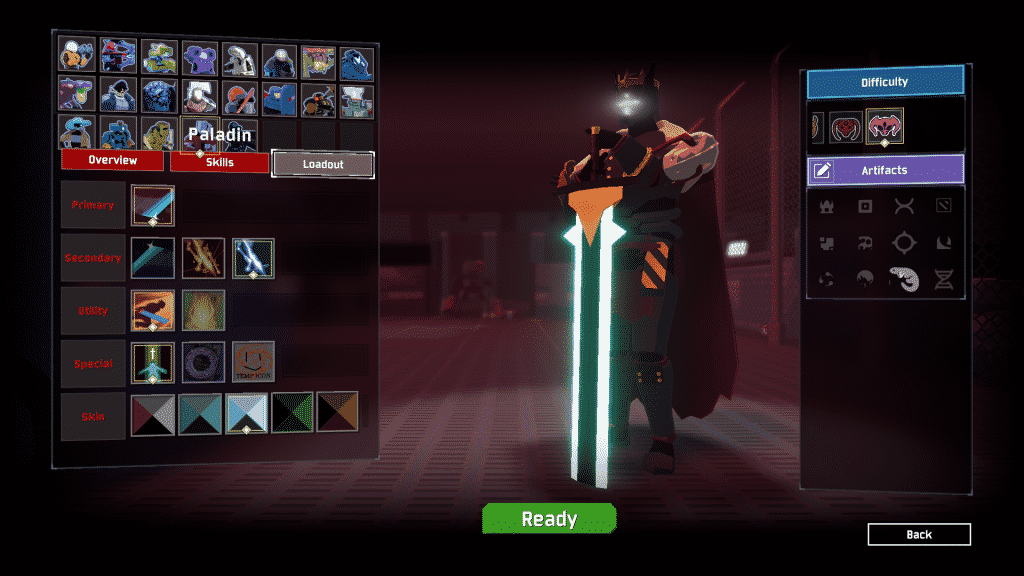Select the highlighted pink horned difficulty icon

coord(885,126)
